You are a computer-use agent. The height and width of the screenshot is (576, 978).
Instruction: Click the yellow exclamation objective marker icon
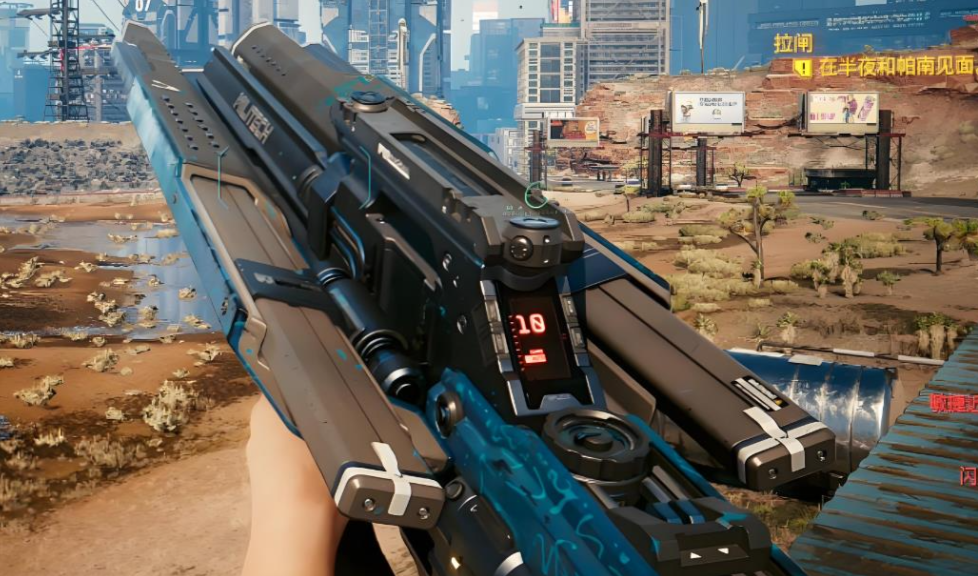click(x=803, y=68)
